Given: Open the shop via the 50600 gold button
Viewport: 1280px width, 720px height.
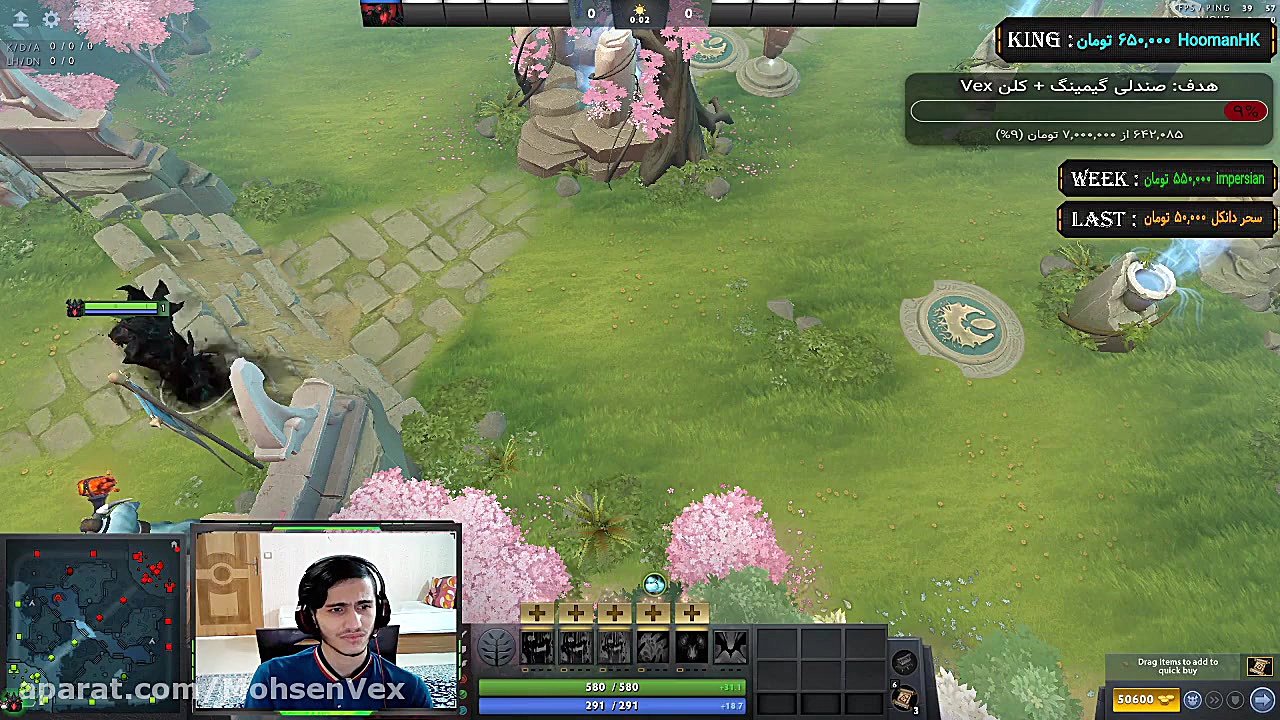Looking at the screenshot, I should coord(1146,700).
